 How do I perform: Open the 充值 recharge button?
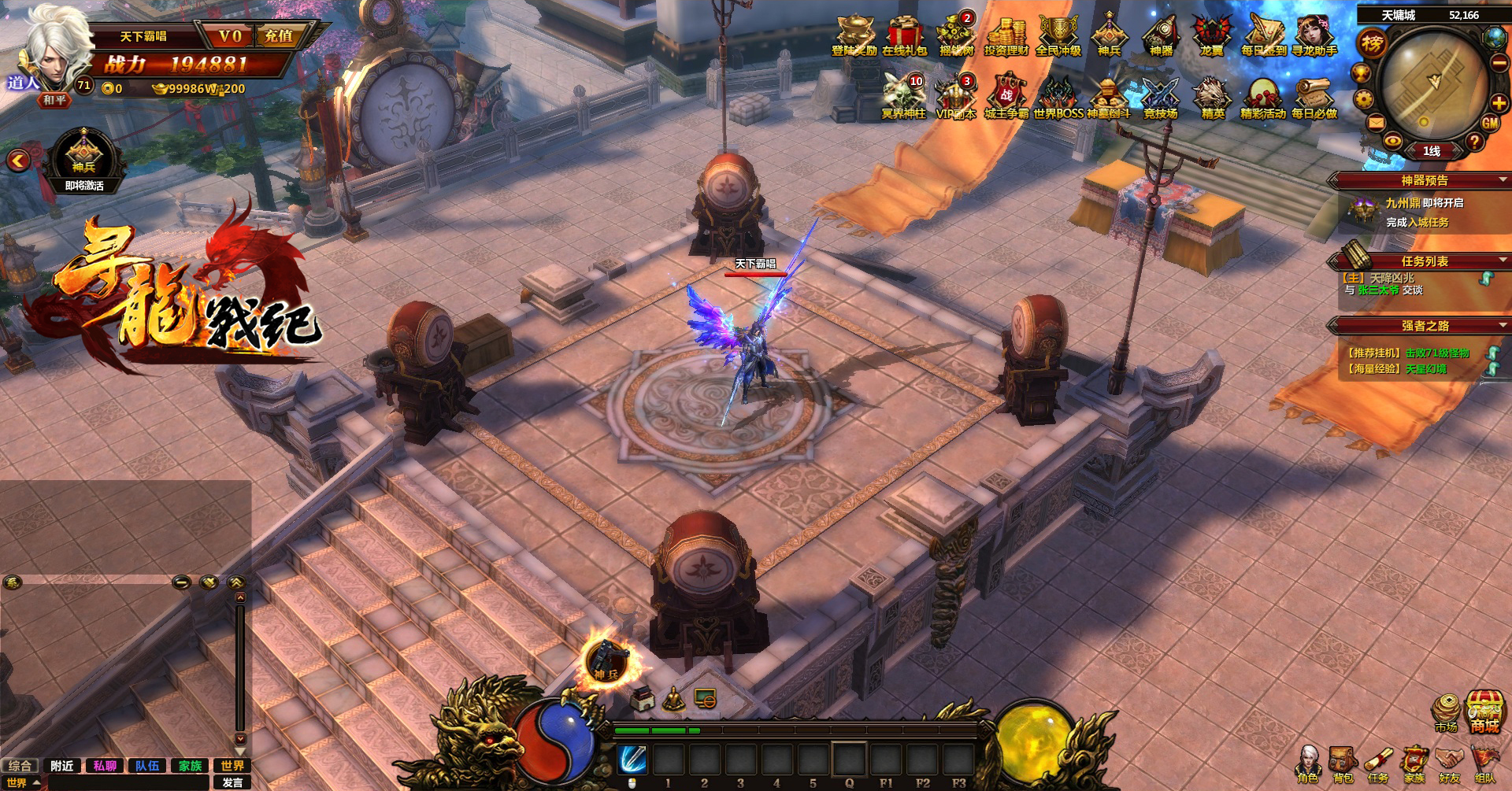tap(279, 36)
